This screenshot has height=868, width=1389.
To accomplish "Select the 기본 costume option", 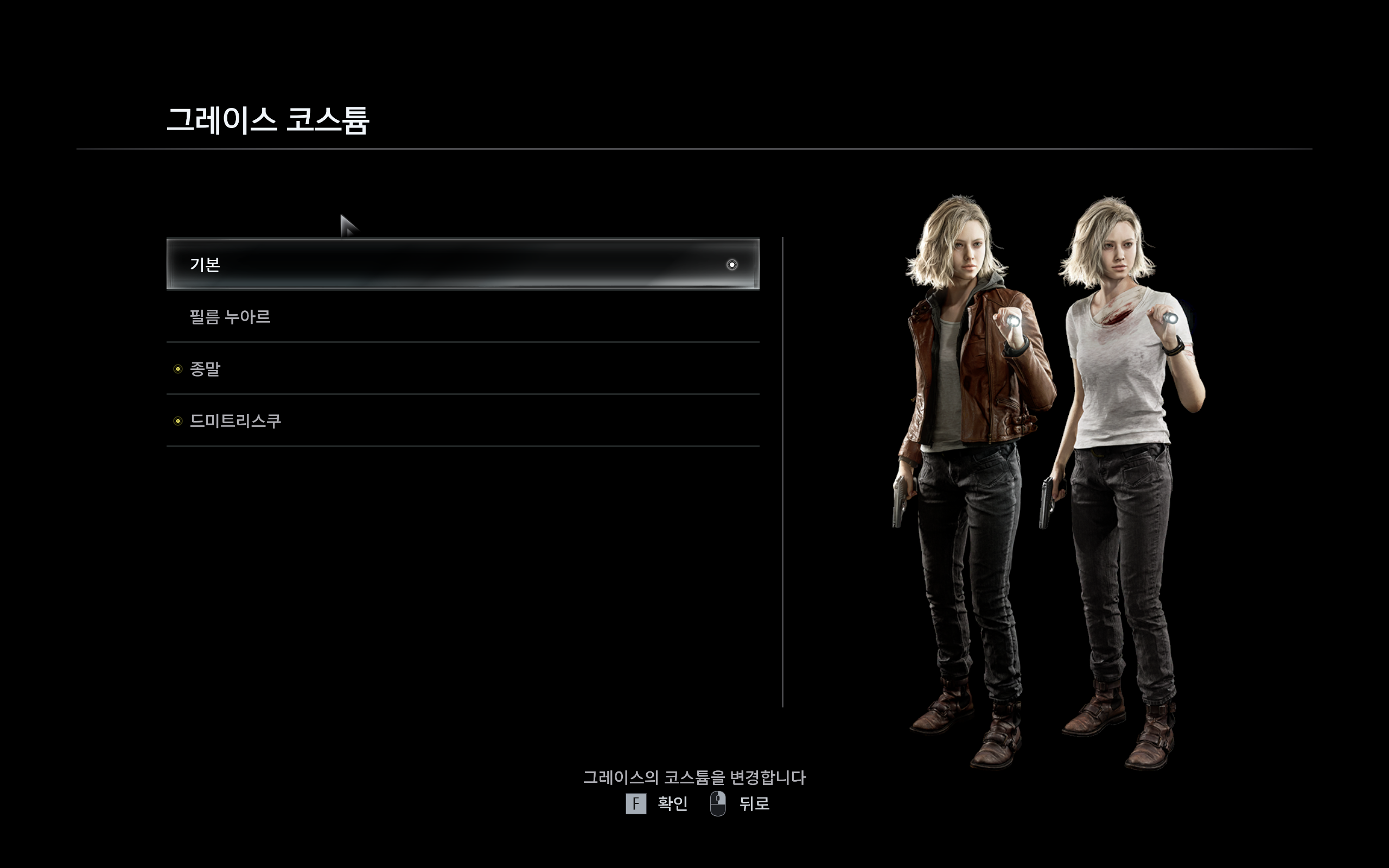I will click(462, 264).
